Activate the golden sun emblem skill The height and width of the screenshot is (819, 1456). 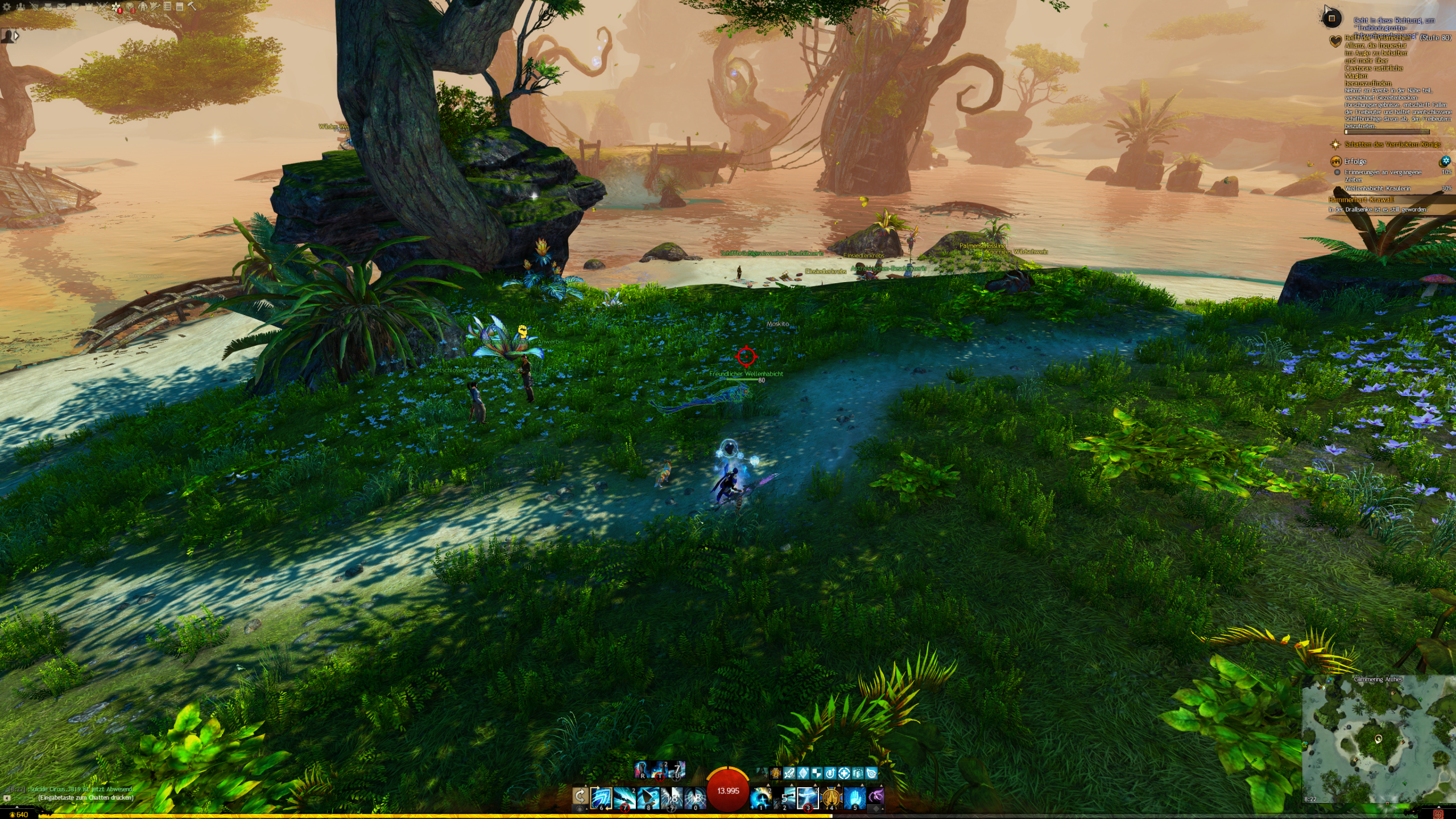[831, 798]
